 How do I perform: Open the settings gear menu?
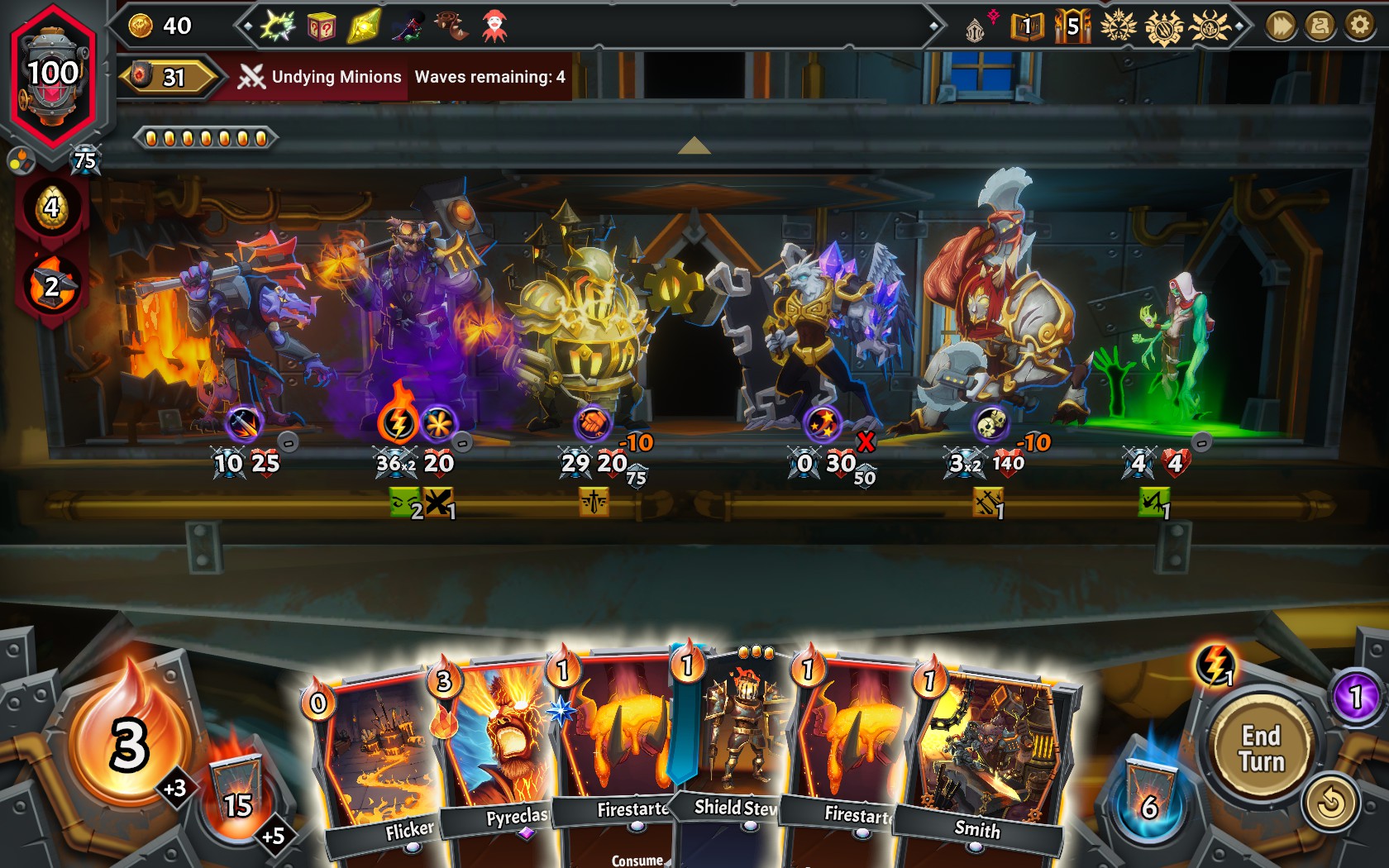coord(1359,26)
